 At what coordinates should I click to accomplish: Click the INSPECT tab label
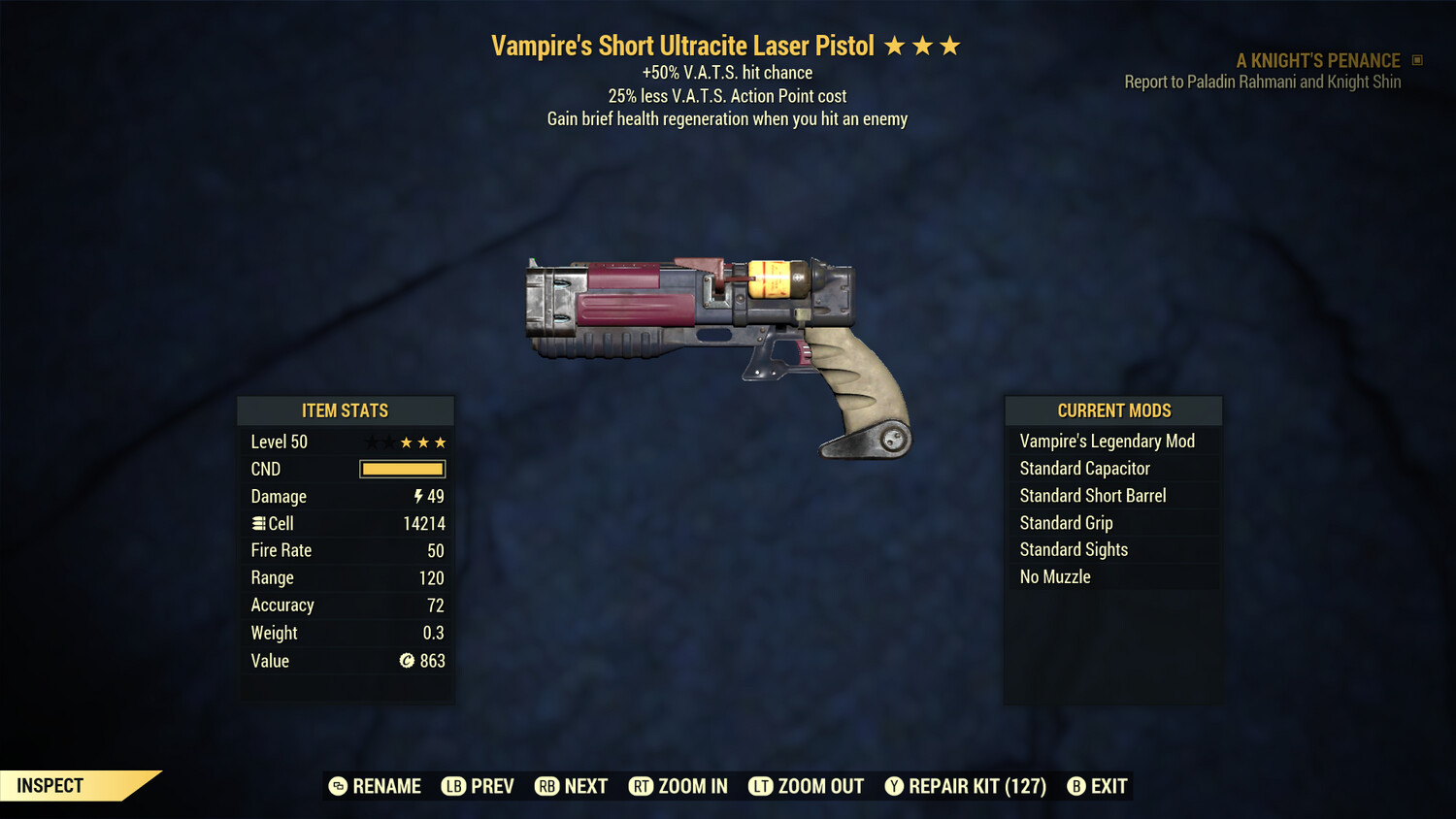50,785
